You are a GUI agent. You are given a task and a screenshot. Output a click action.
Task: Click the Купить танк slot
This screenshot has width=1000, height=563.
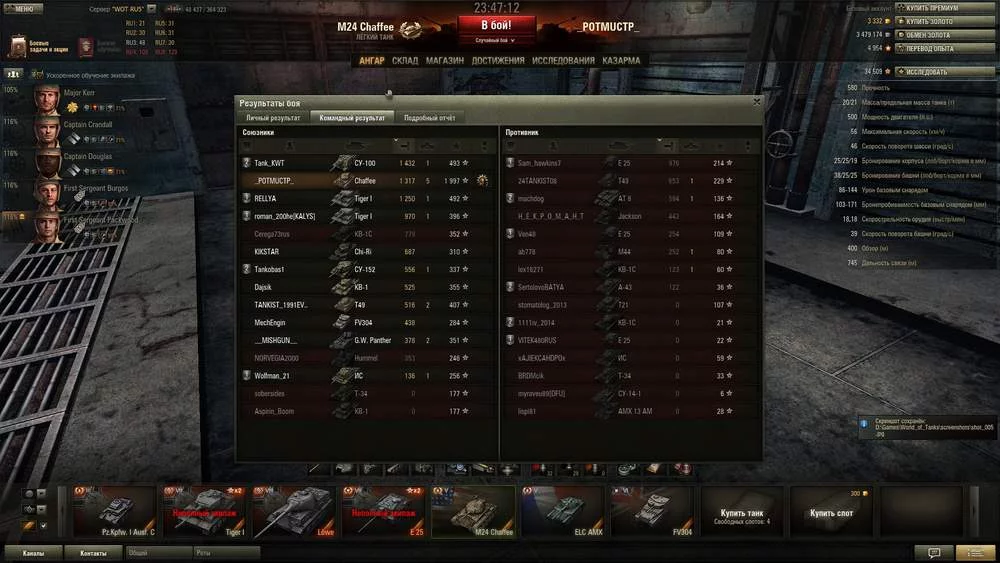point(740,514)
